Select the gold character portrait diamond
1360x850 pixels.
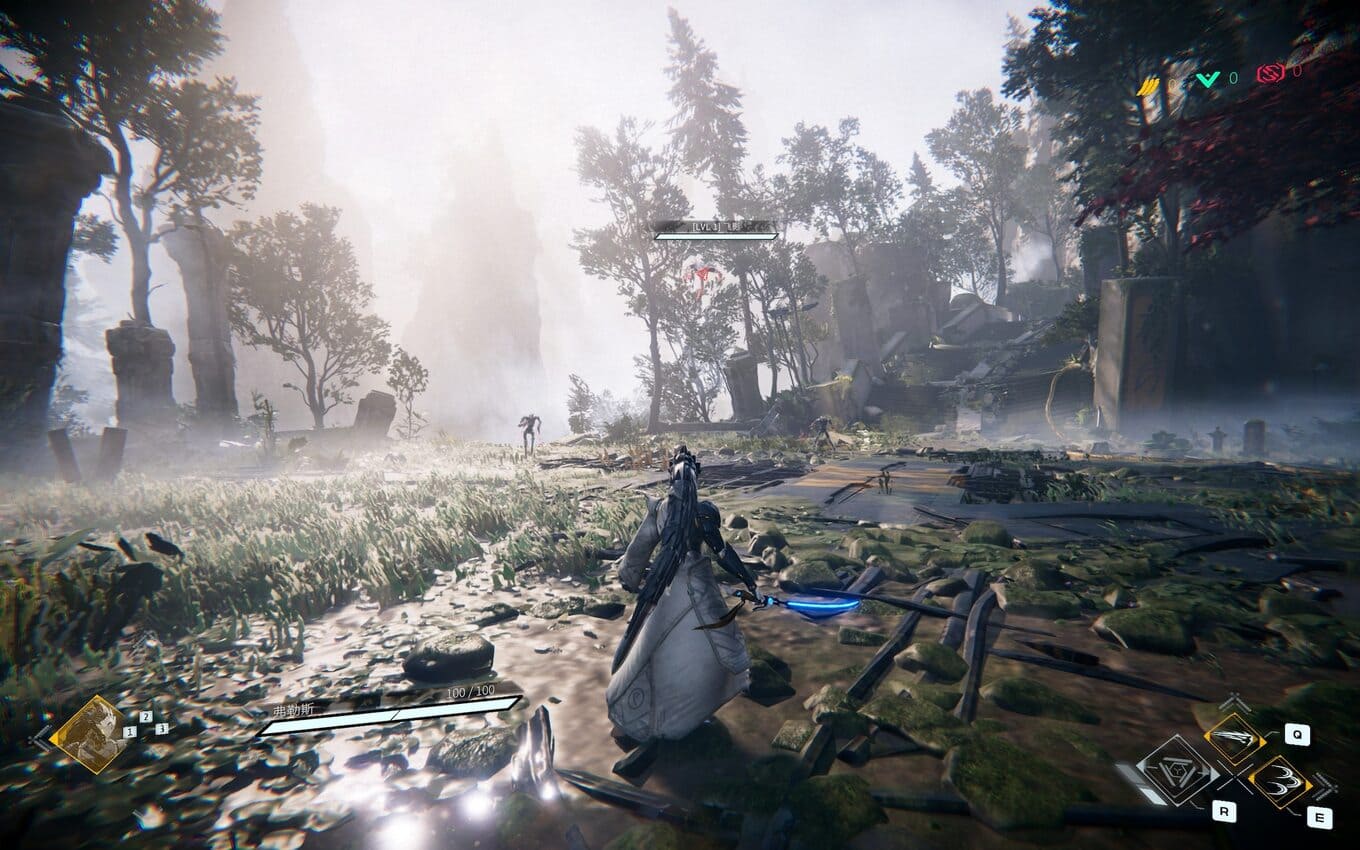88,734
